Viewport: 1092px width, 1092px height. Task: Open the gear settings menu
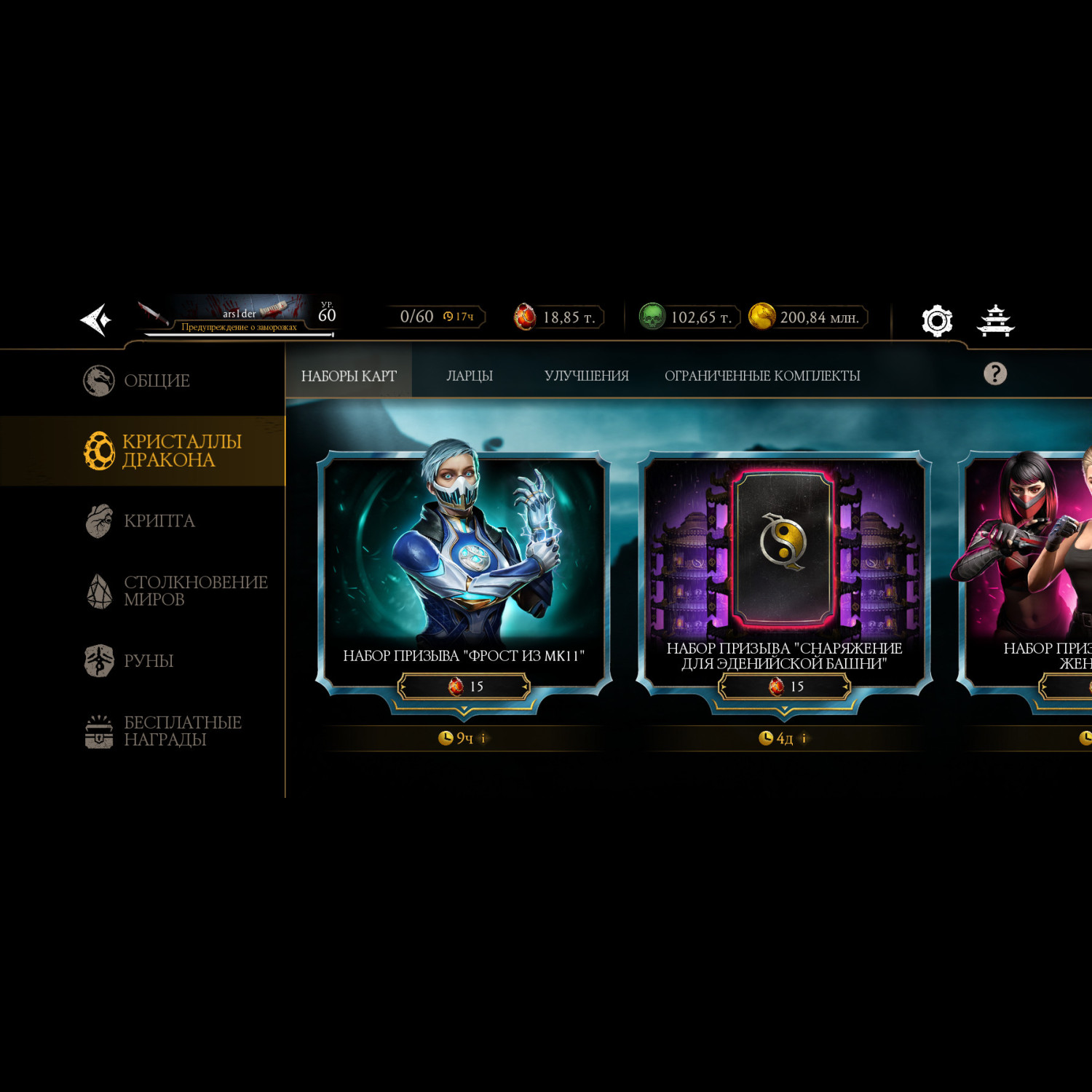tap(936, 320)
